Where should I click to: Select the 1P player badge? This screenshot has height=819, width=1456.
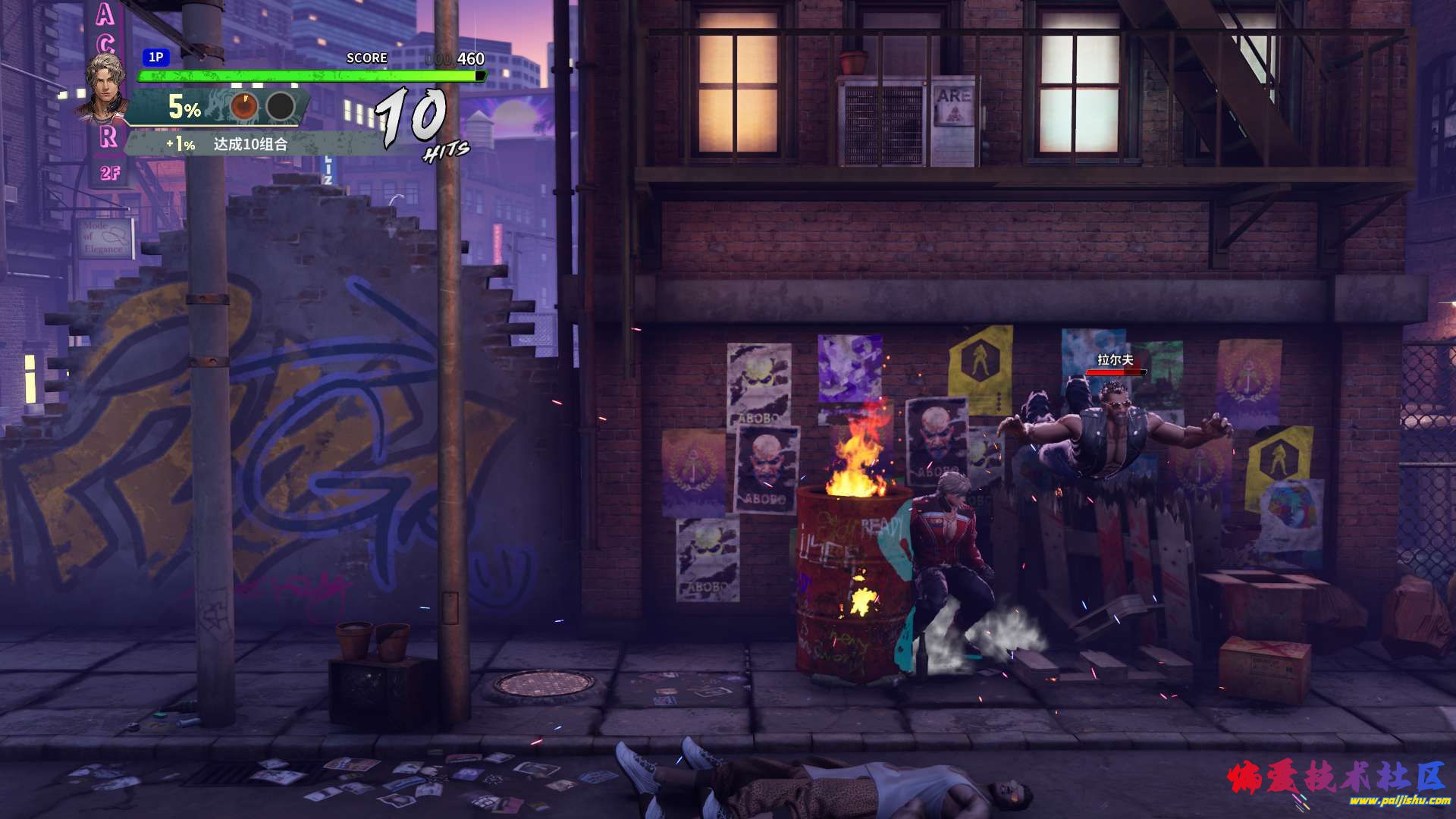[x=155, y=57]
